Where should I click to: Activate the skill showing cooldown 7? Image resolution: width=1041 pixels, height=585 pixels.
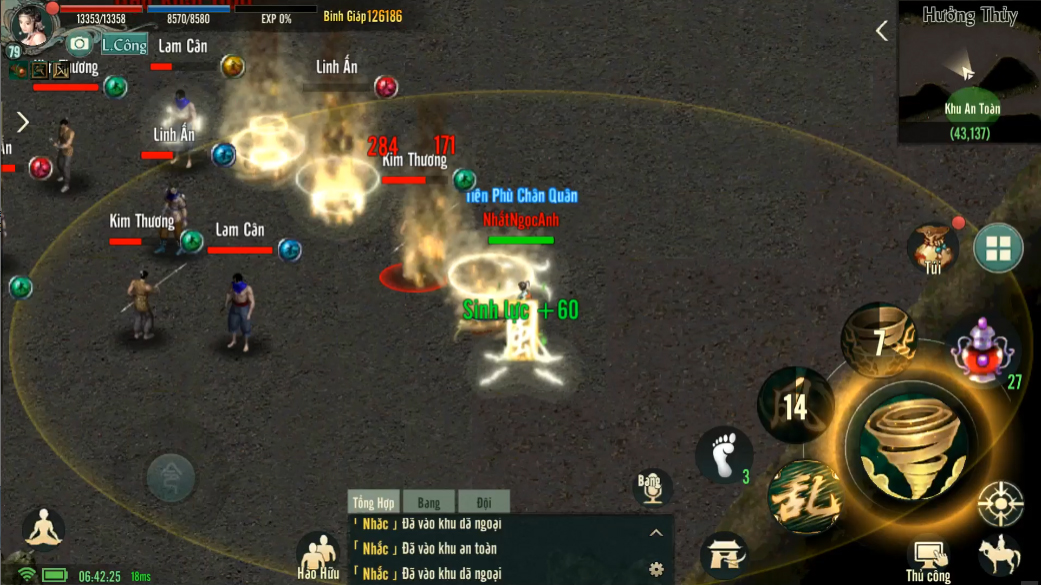click(x=878, y=342)
